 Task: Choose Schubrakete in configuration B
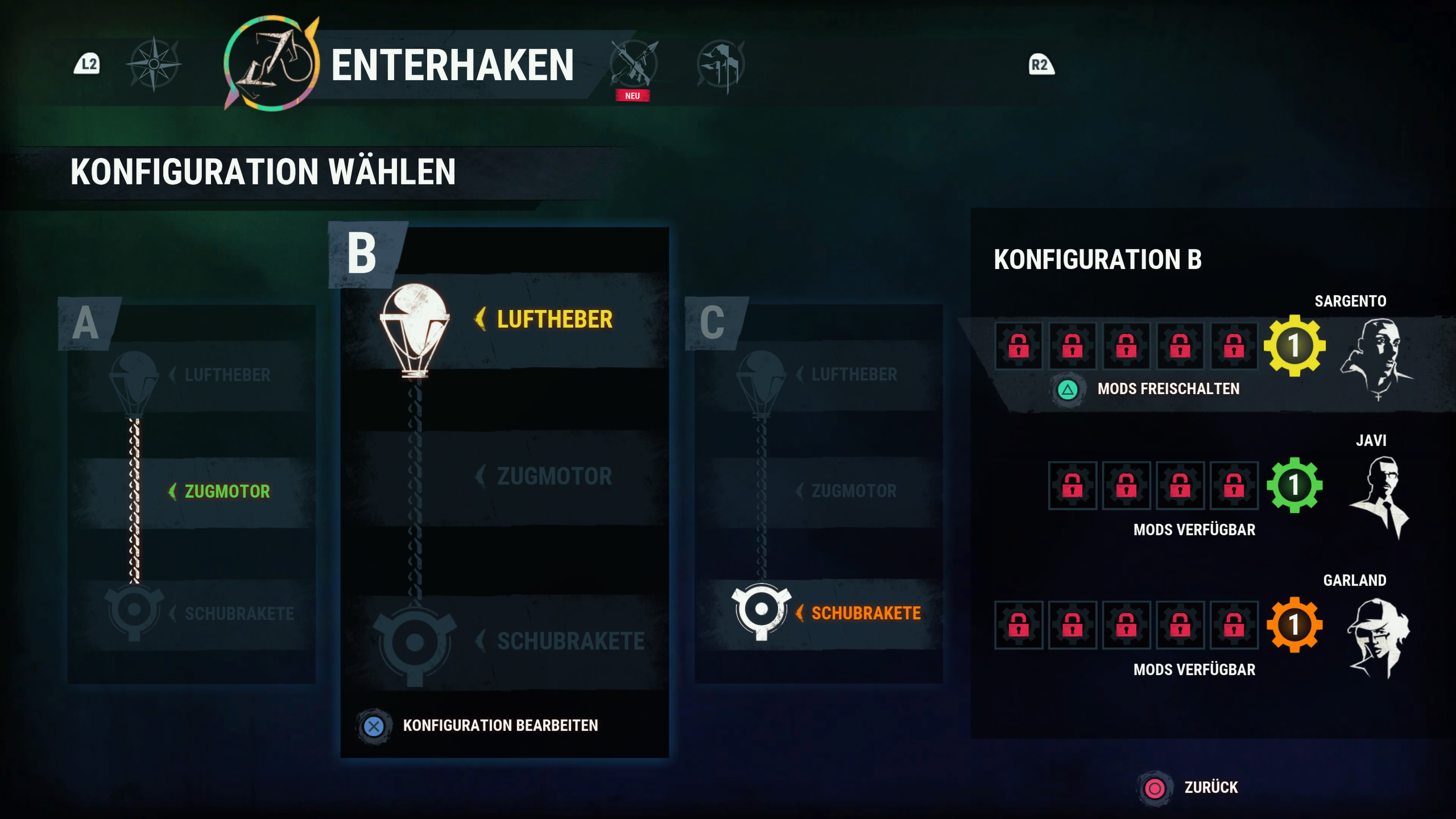pos(570,642)
